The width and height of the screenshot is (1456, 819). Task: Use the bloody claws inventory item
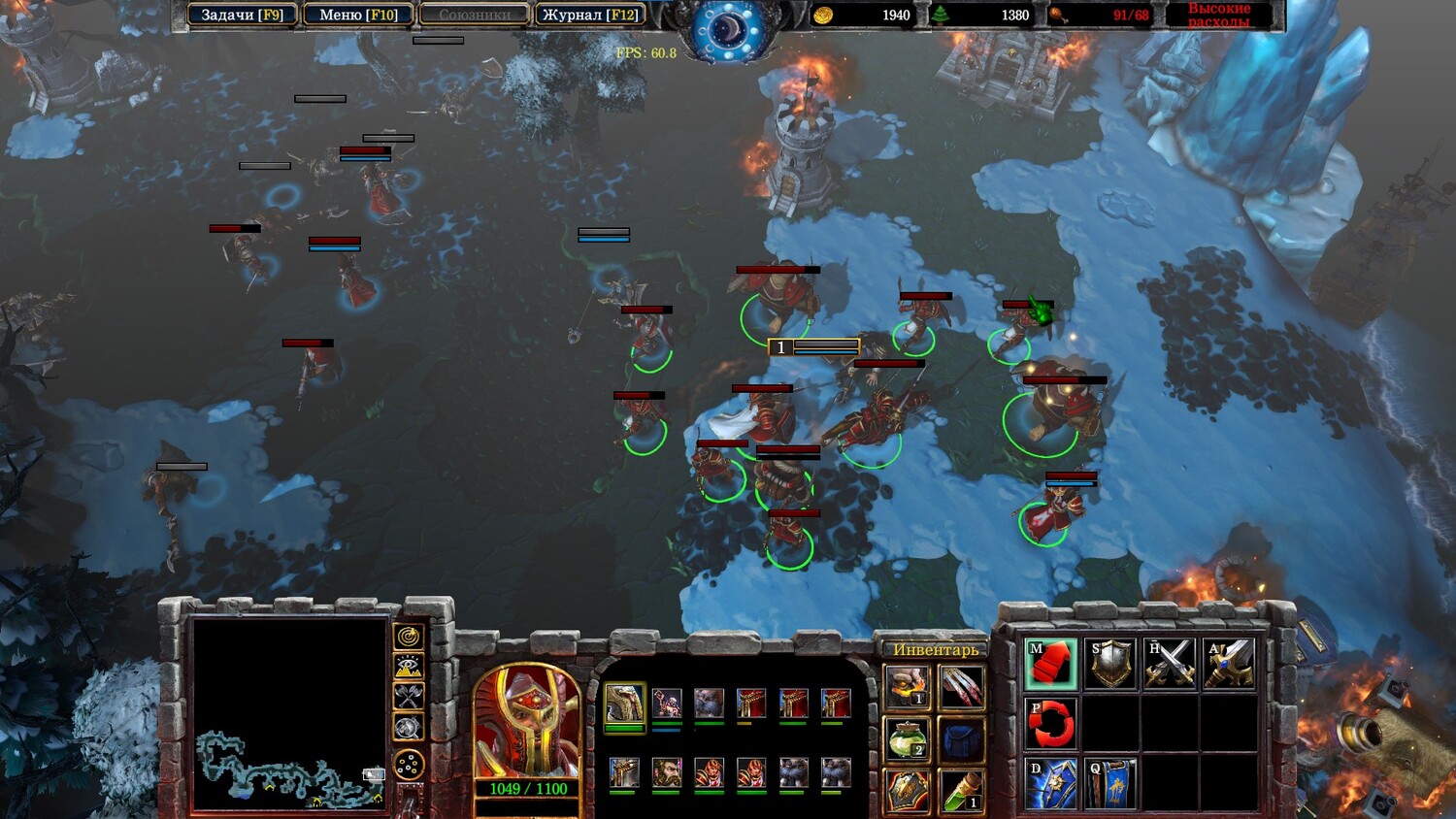point(961,686)
